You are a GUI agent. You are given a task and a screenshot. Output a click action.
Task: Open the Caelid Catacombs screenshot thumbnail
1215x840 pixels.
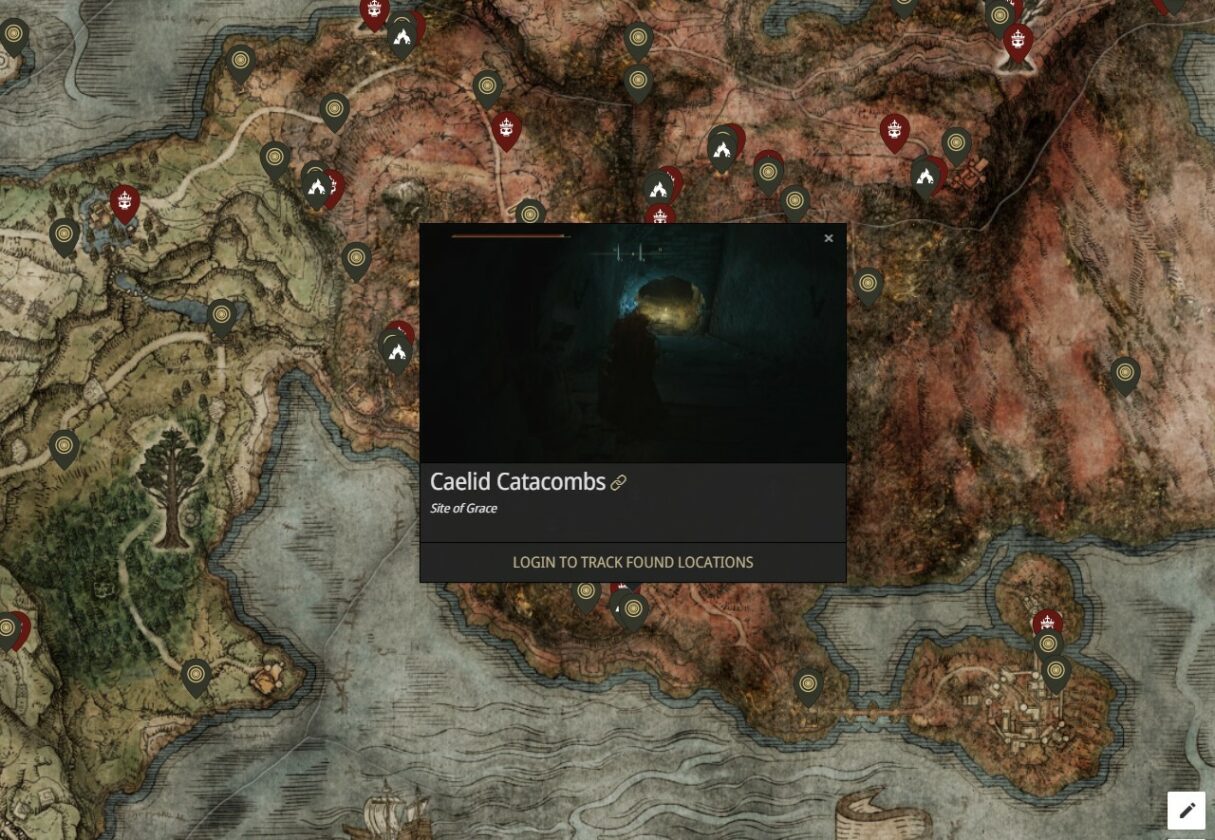click(632, 343)
